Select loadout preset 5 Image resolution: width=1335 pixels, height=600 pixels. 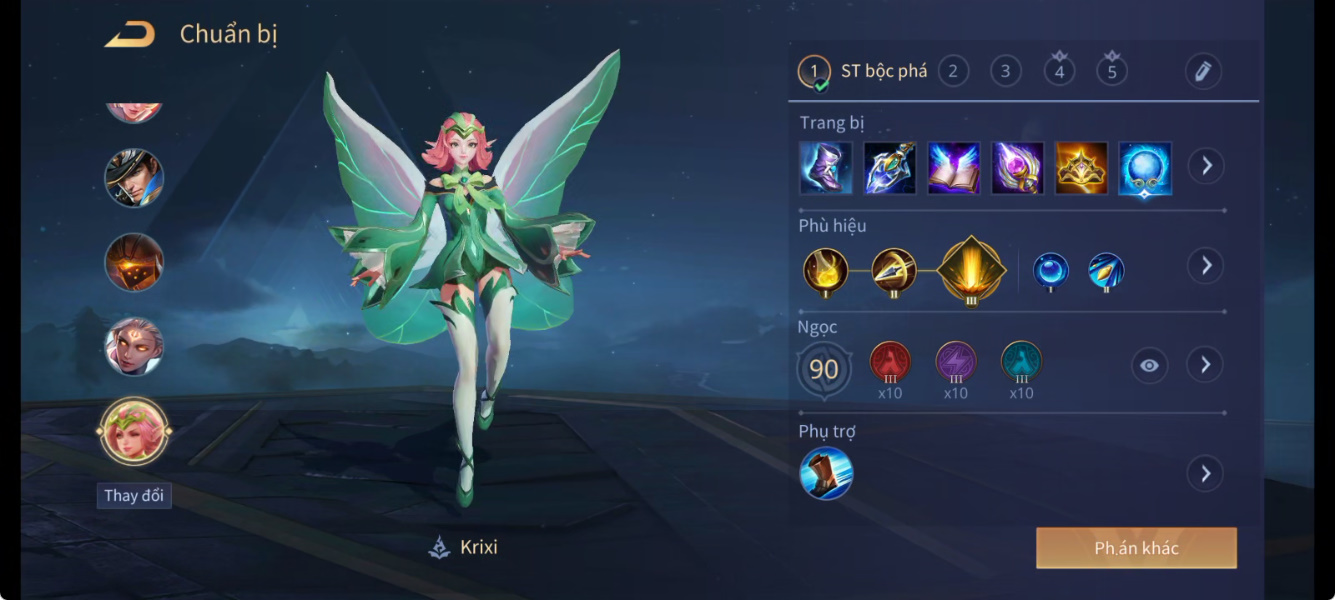point(1111,71)
